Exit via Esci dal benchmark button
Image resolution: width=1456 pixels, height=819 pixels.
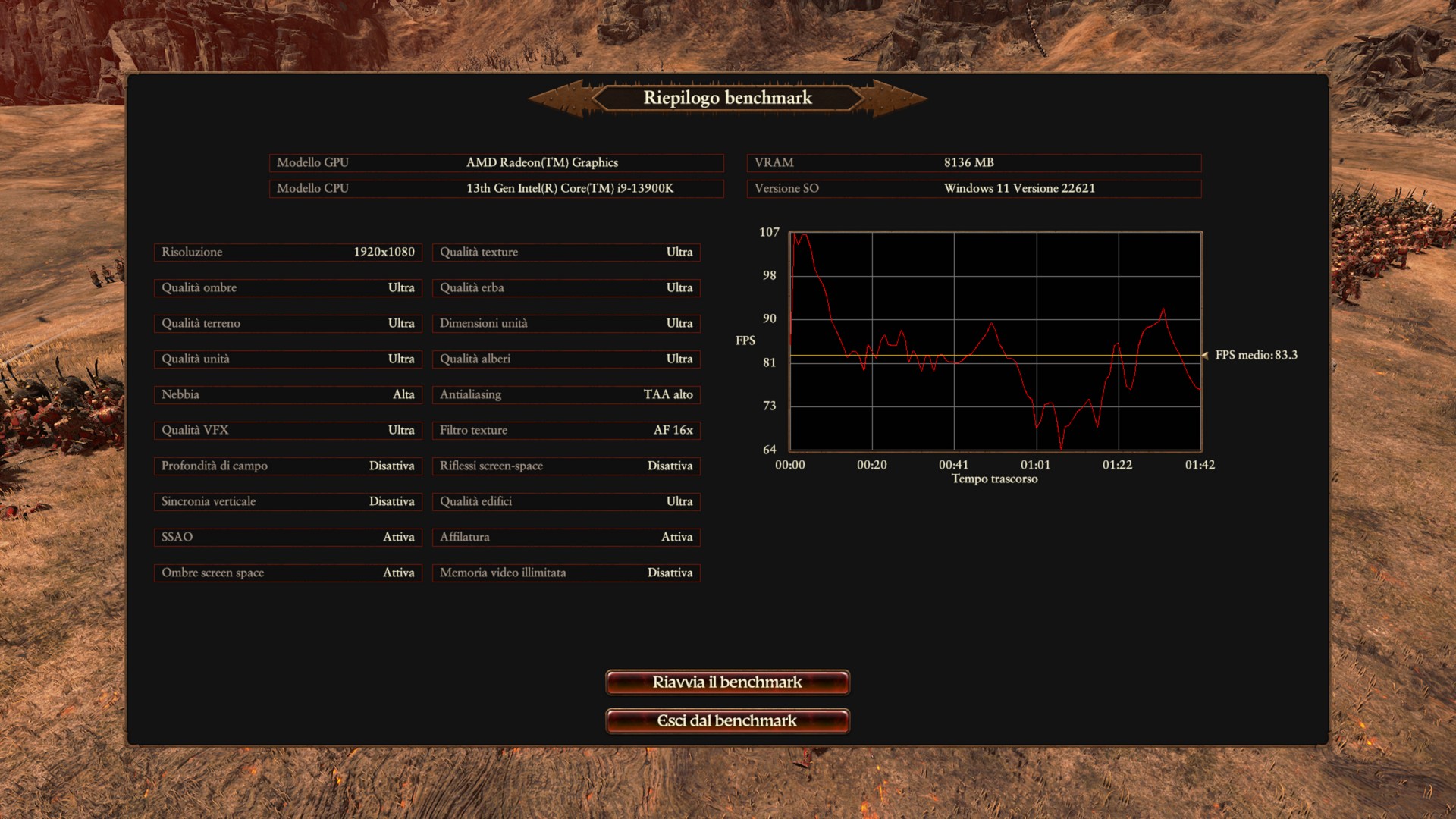coord(727,720)
